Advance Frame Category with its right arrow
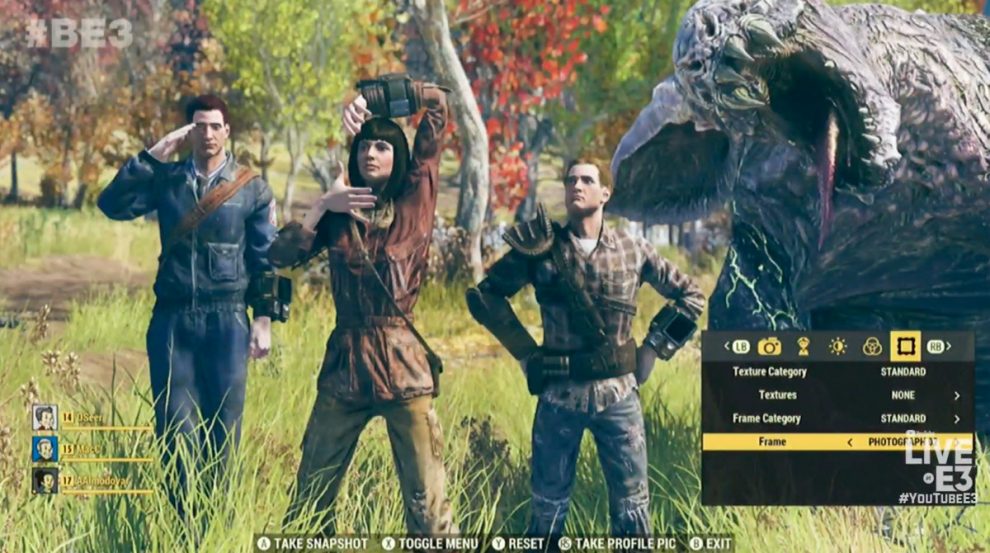This screenshot has height=553, width=990. coord(957,419)
